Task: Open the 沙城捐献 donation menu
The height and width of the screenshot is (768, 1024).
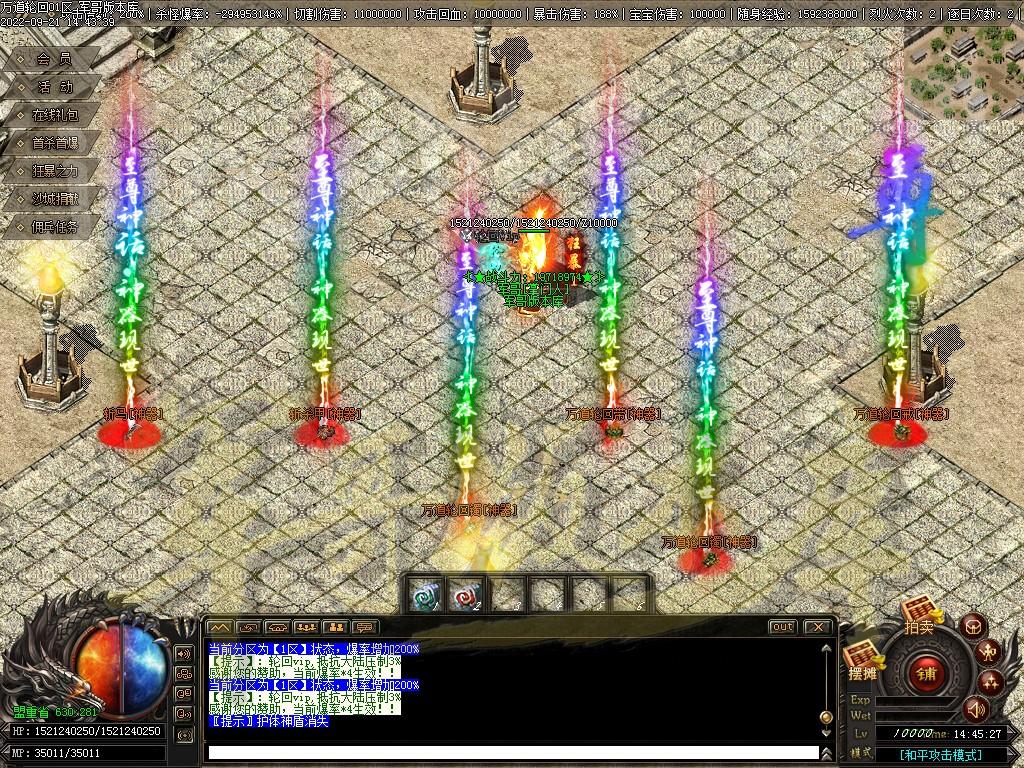Action: [x=53, y=199]
